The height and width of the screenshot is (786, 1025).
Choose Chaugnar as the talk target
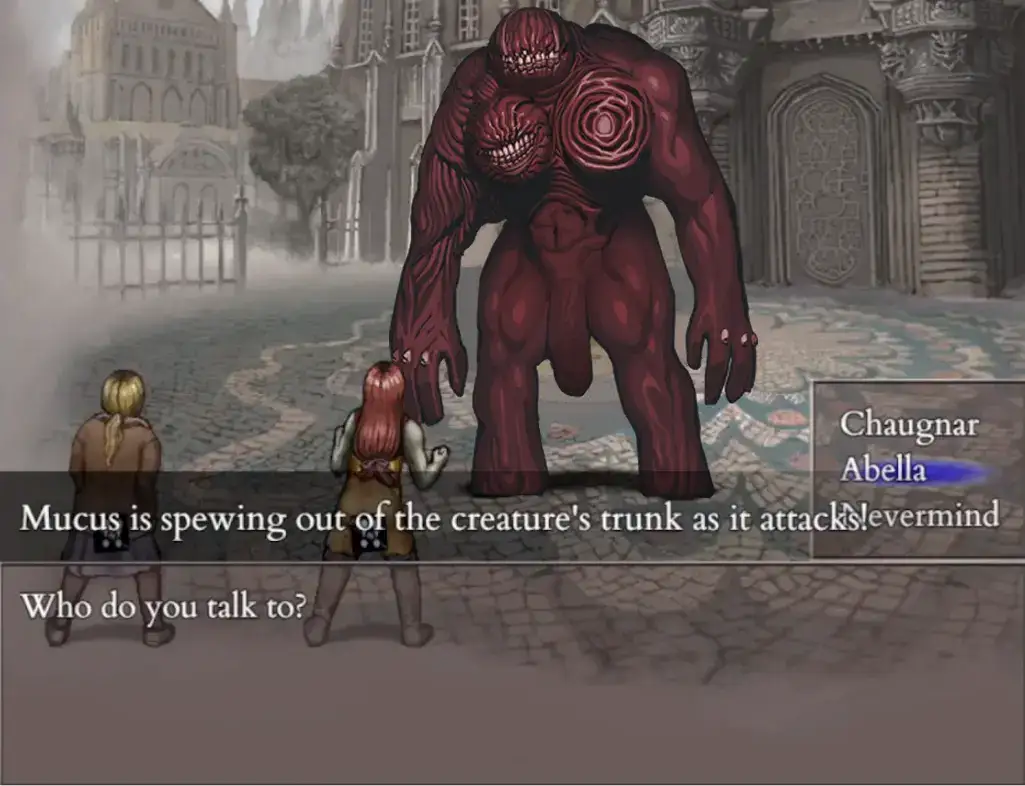click(x=908, y=424)
